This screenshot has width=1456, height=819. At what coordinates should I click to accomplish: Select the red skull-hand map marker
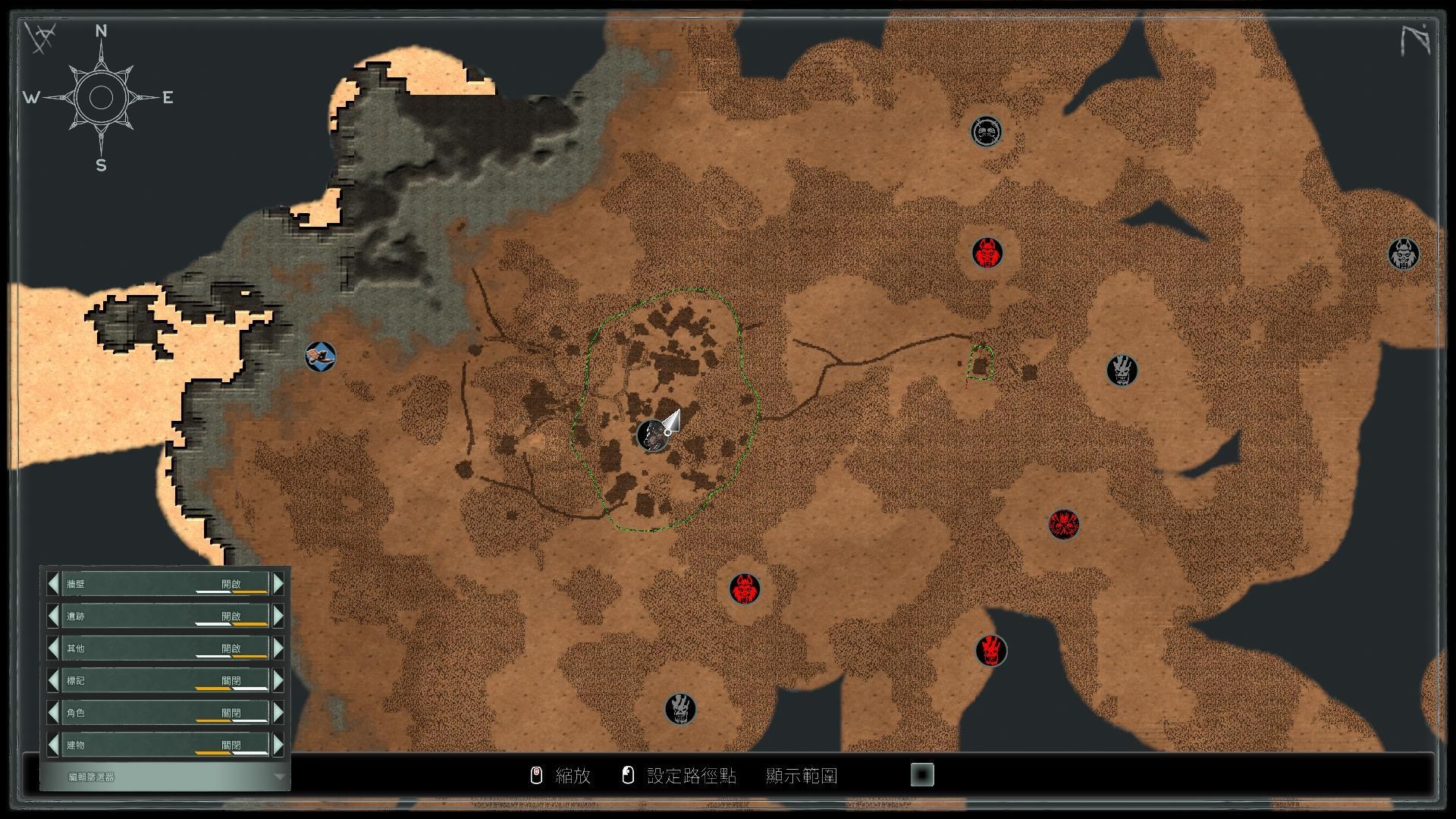pyautogui.click(x=990, y=651)
